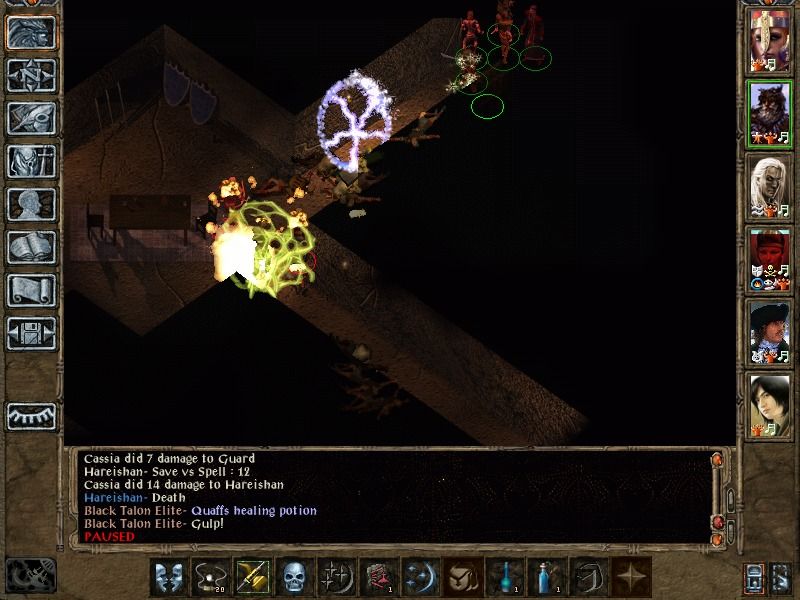This screenshot has width=800, height=600.
Task: Open the inventory screen
Action: click(x=31, y=161)
